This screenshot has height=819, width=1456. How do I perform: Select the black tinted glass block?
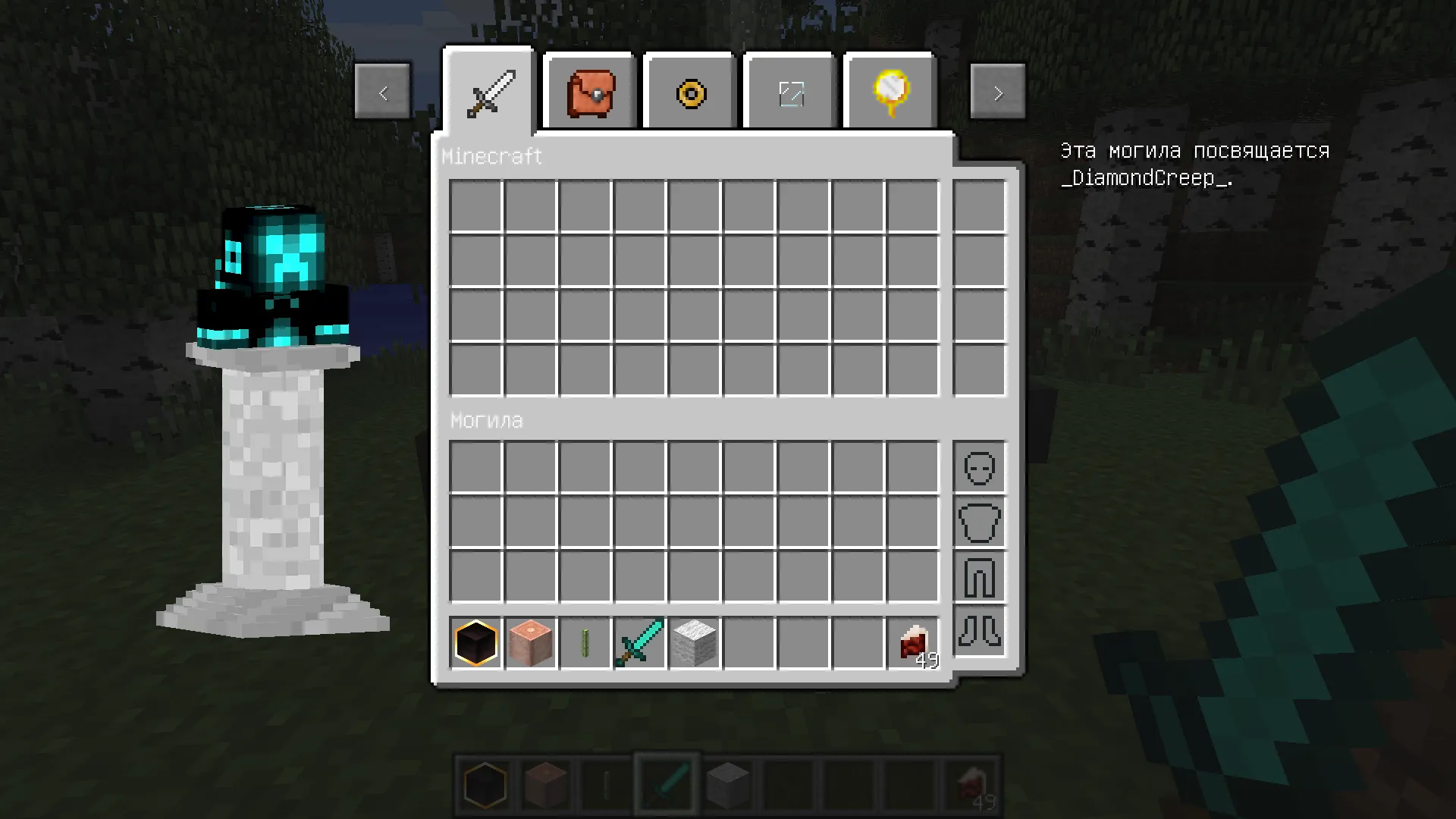coord(476,643)
